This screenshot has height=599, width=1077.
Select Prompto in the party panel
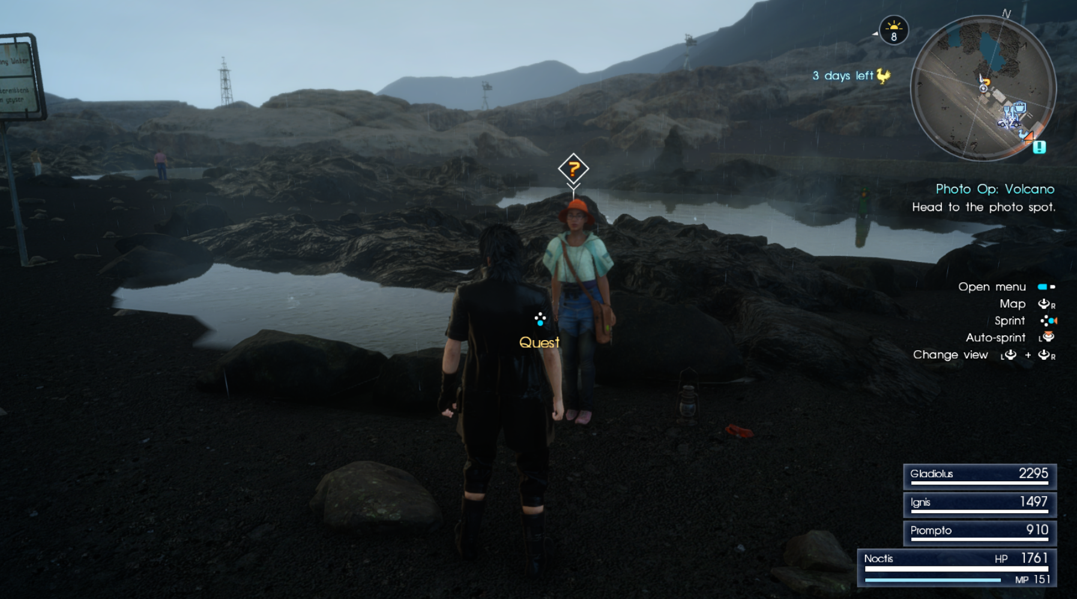point(978,531)
